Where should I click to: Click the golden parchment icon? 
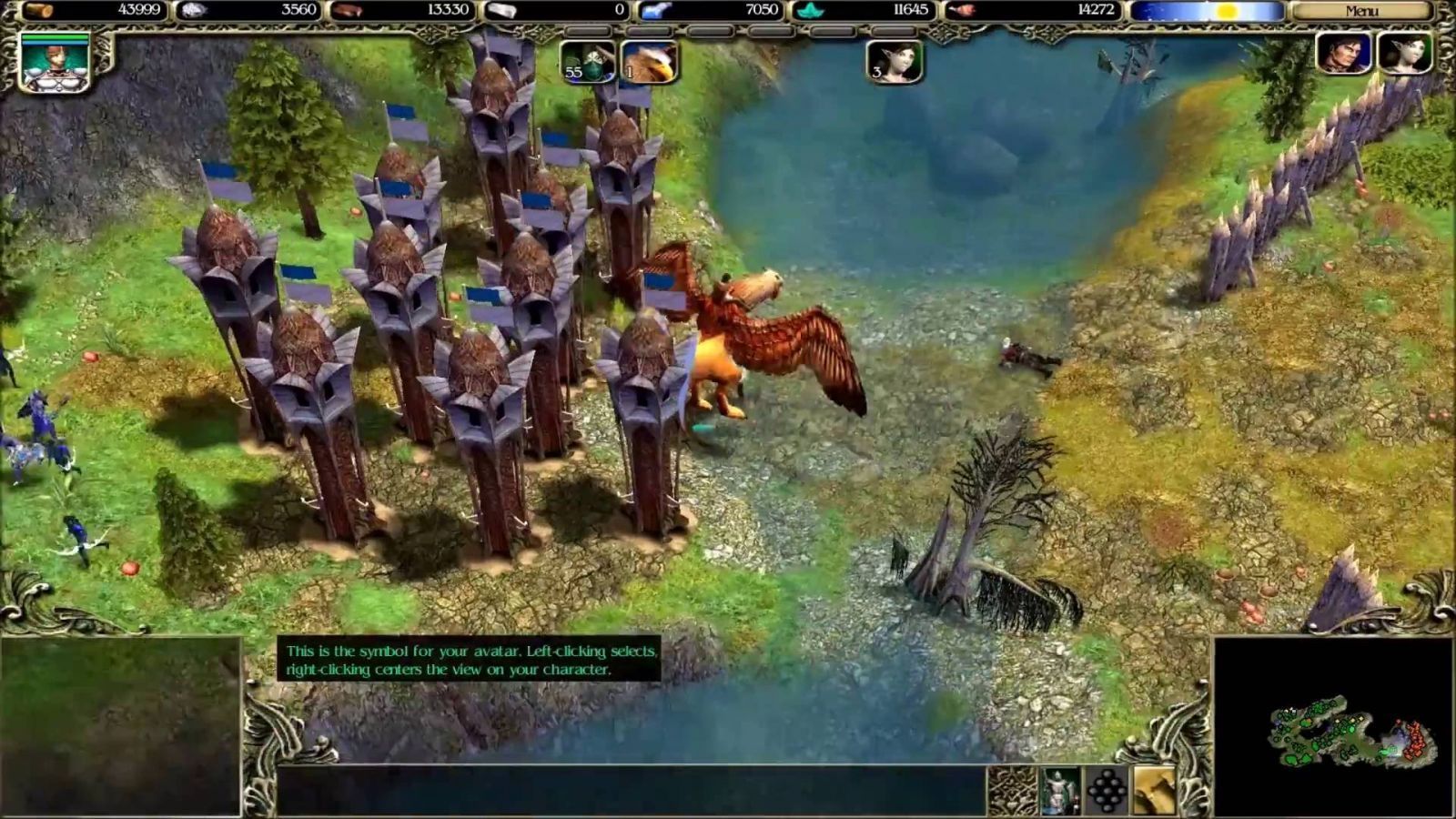pyautogui.click(x=1154, y=790)
